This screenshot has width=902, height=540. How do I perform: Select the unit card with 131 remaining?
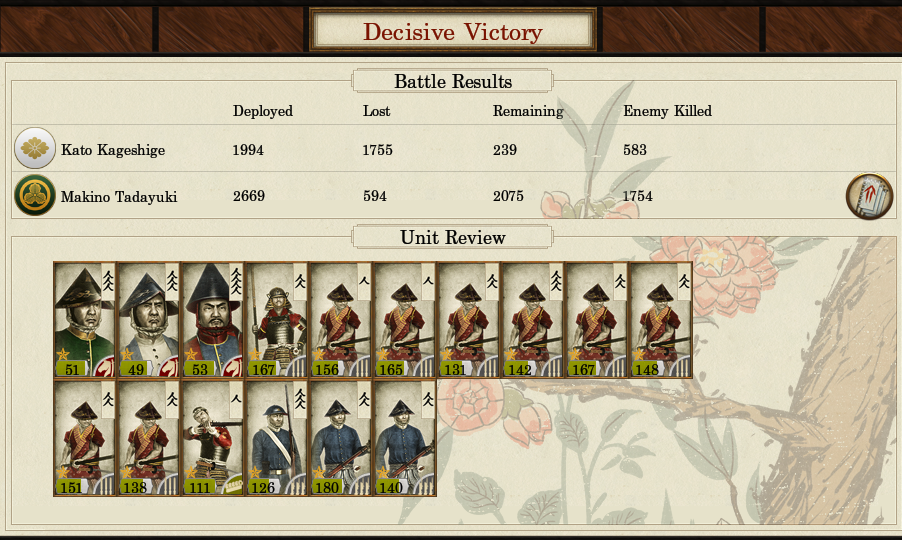[x=468, y=320]
